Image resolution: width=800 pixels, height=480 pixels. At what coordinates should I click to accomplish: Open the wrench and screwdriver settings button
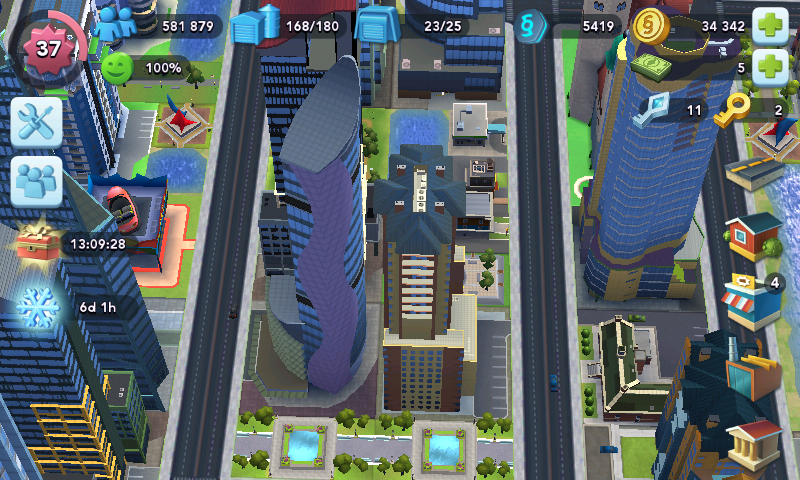click(x=37, y=123)
